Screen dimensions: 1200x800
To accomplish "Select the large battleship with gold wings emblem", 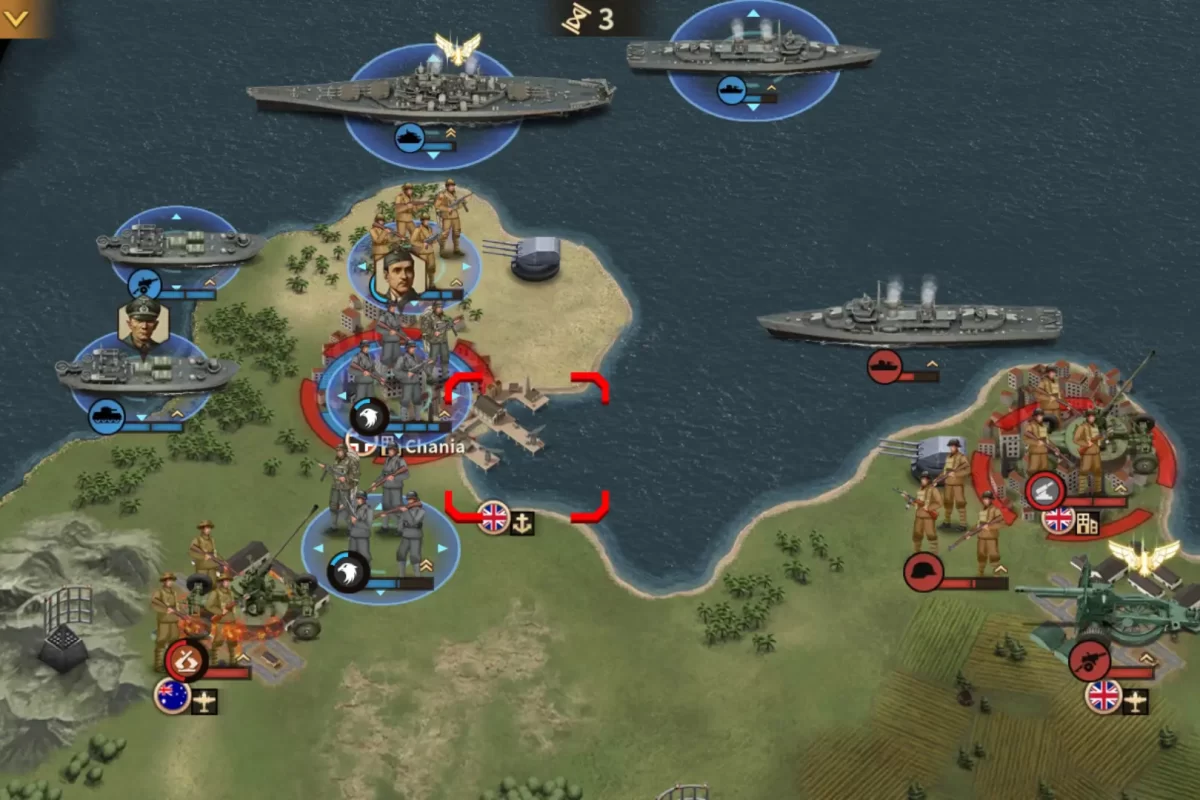I will click(431, 97).
